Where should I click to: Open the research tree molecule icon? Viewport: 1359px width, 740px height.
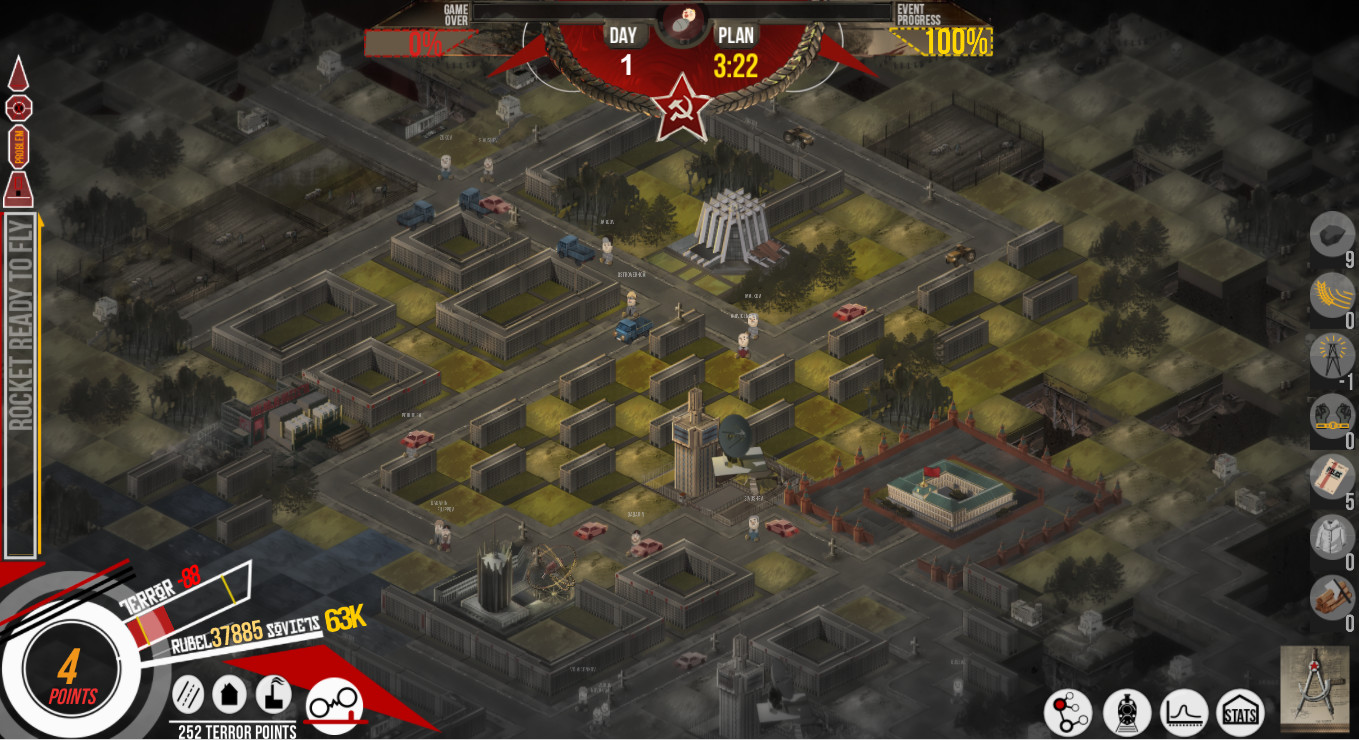tap(1069, 711)
